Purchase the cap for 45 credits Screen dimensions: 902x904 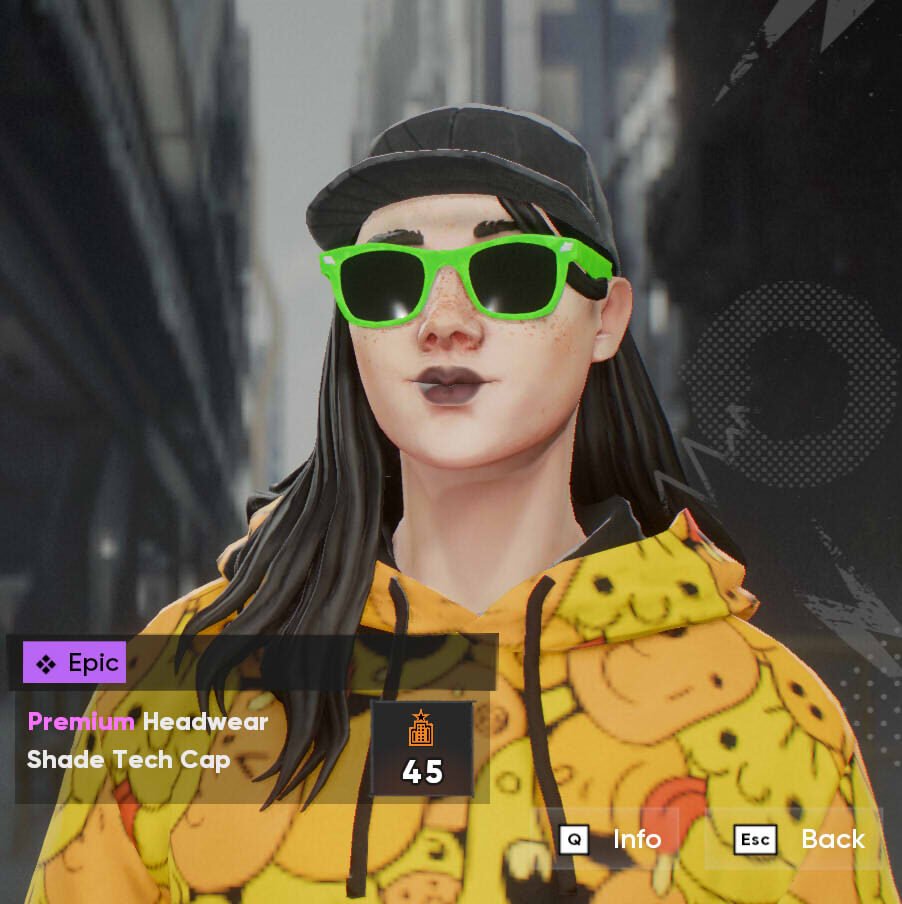421,749
